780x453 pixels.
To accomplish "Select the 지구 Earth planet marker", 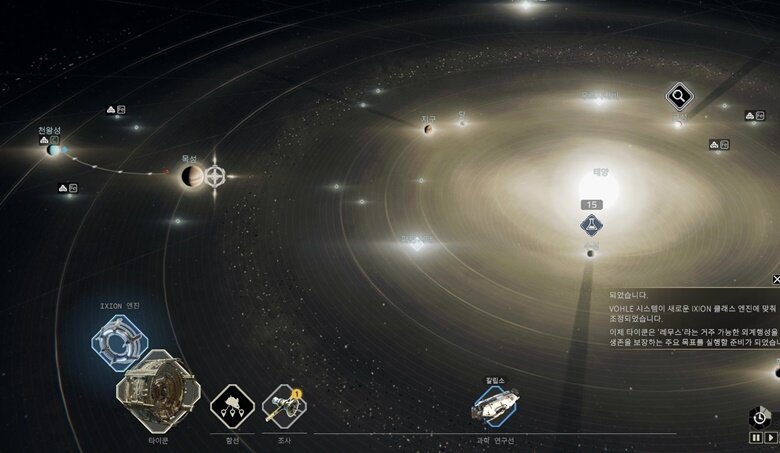I will coord(428,129).
